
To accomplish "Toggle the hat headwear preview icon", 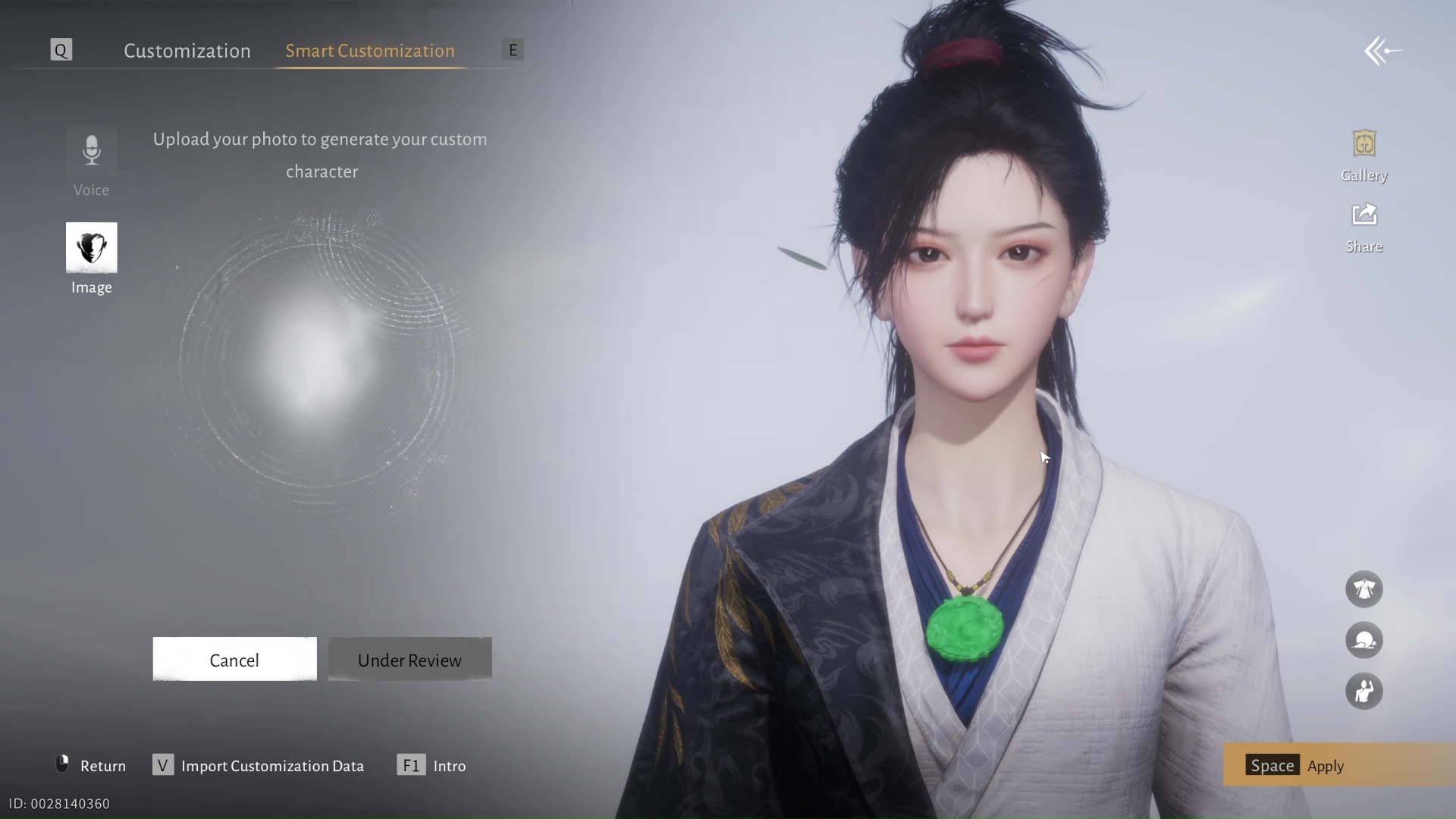I will click(1363, 641).
